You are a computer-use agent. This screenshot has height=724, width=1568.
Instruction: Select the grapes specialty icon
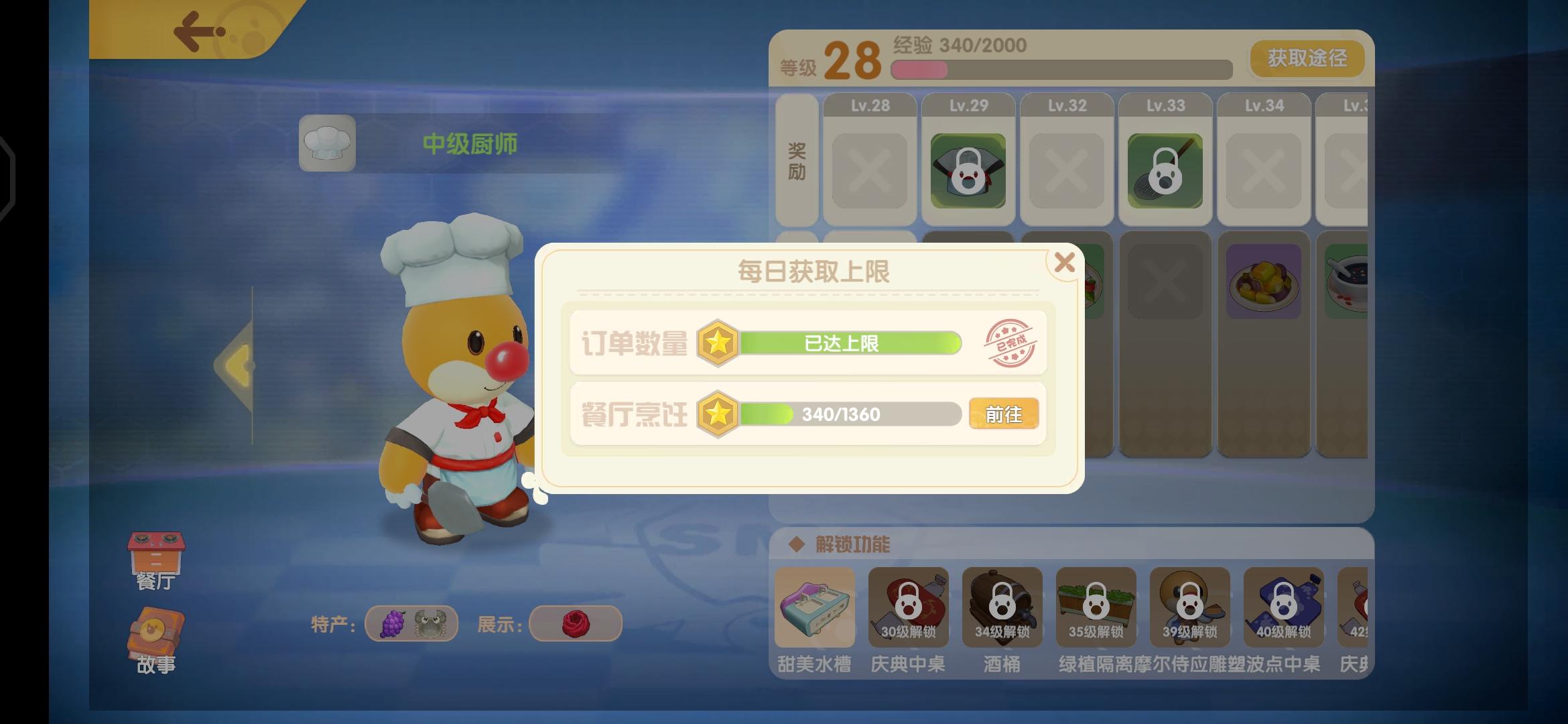coord(394,623)
